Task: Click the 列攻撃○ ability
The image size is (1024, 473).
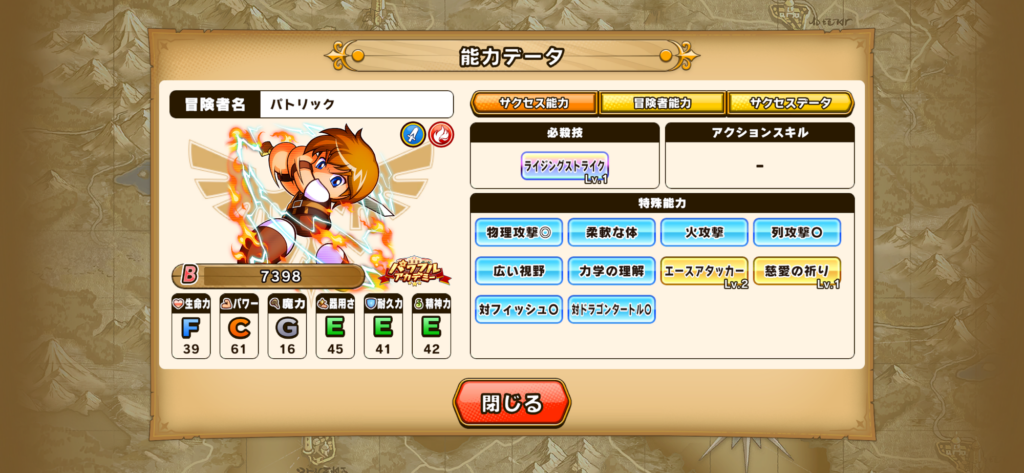Action: (x=796, y=232)
